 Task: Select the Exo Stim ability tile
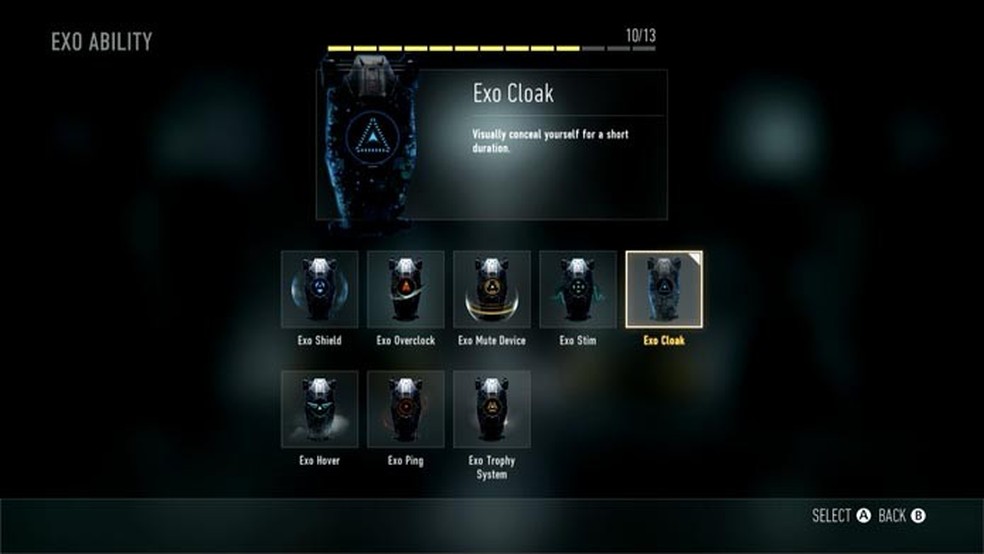coord(578,290)
